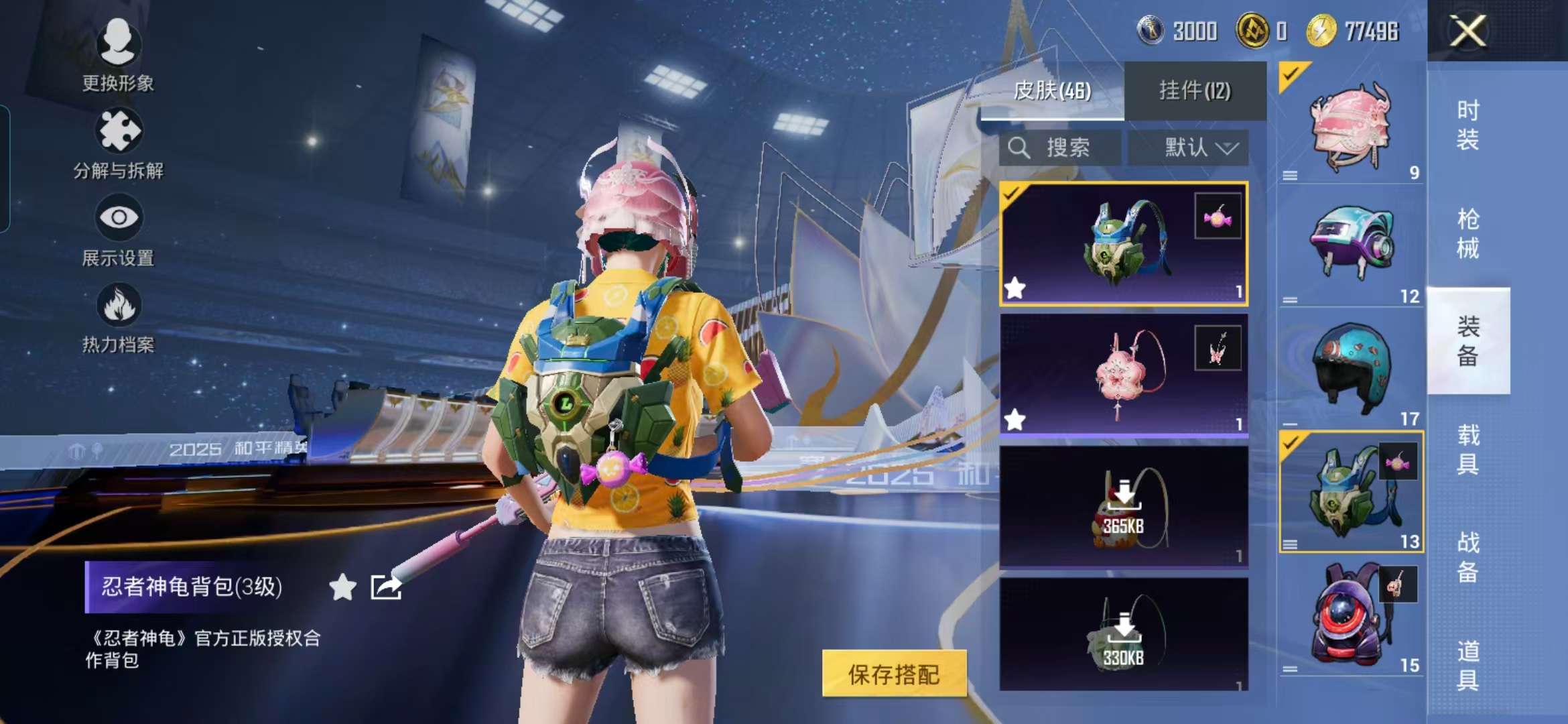Choose the pink helmet equipment slot

[x=1350, y=125]
